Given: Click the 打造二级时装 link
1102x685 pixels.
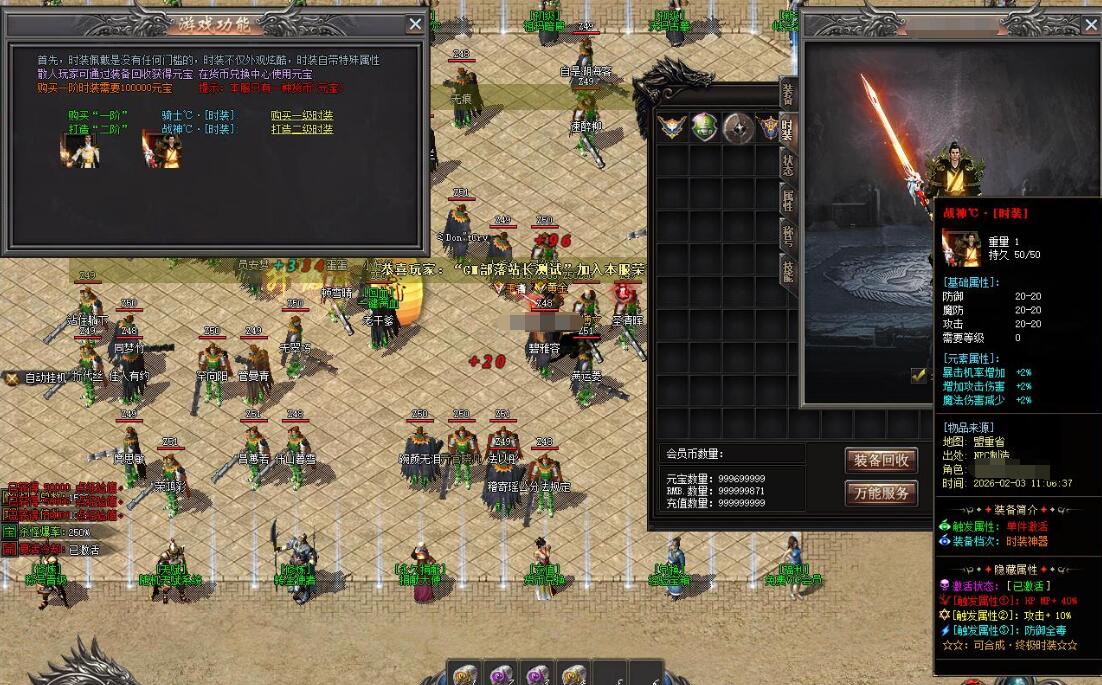Looking at the screenshot, I should click(x=301, y=129).
